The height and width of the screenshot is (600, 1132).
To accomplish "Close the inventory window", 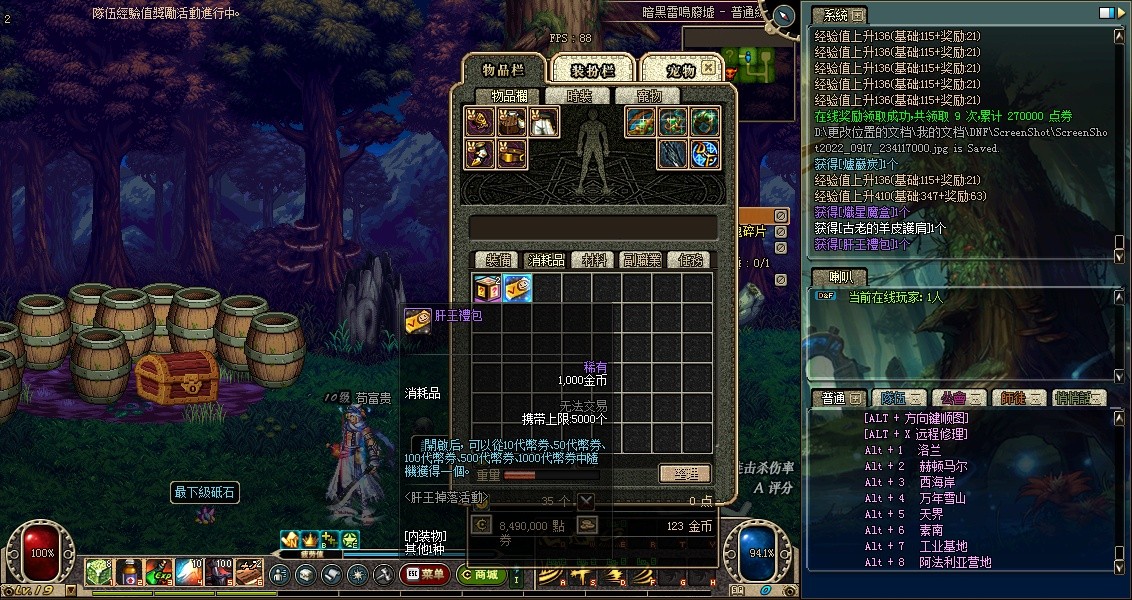I will 708,68.
